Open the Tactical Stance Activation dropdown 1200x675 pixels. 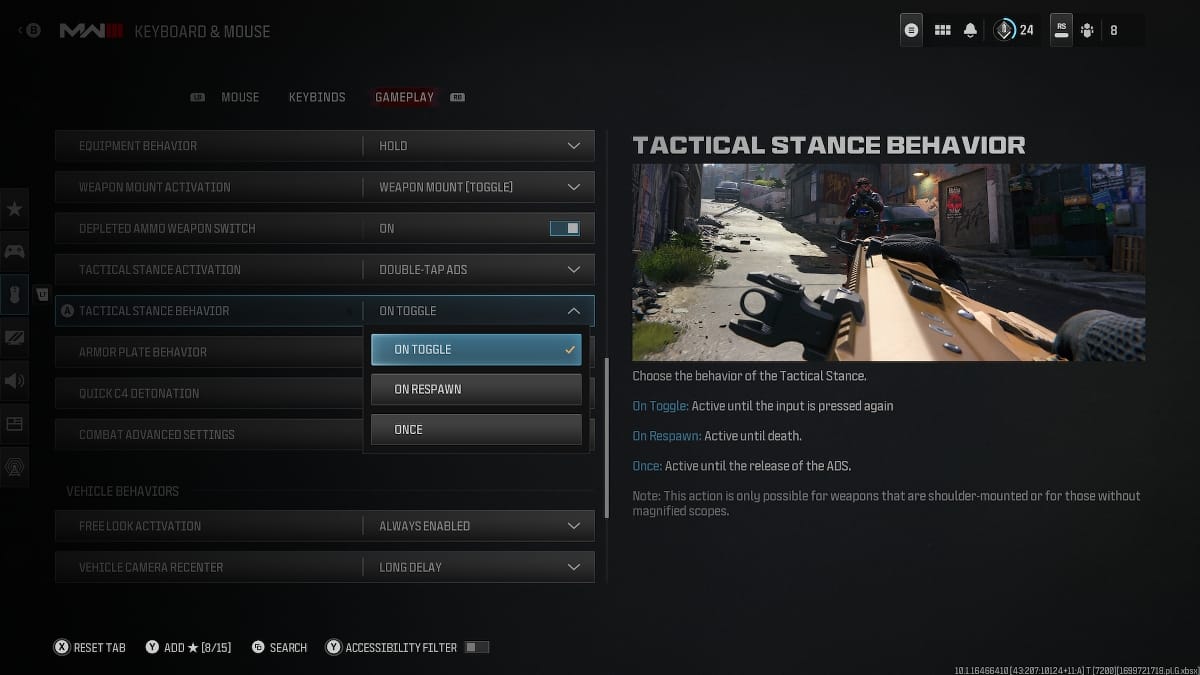coord(478,270)
